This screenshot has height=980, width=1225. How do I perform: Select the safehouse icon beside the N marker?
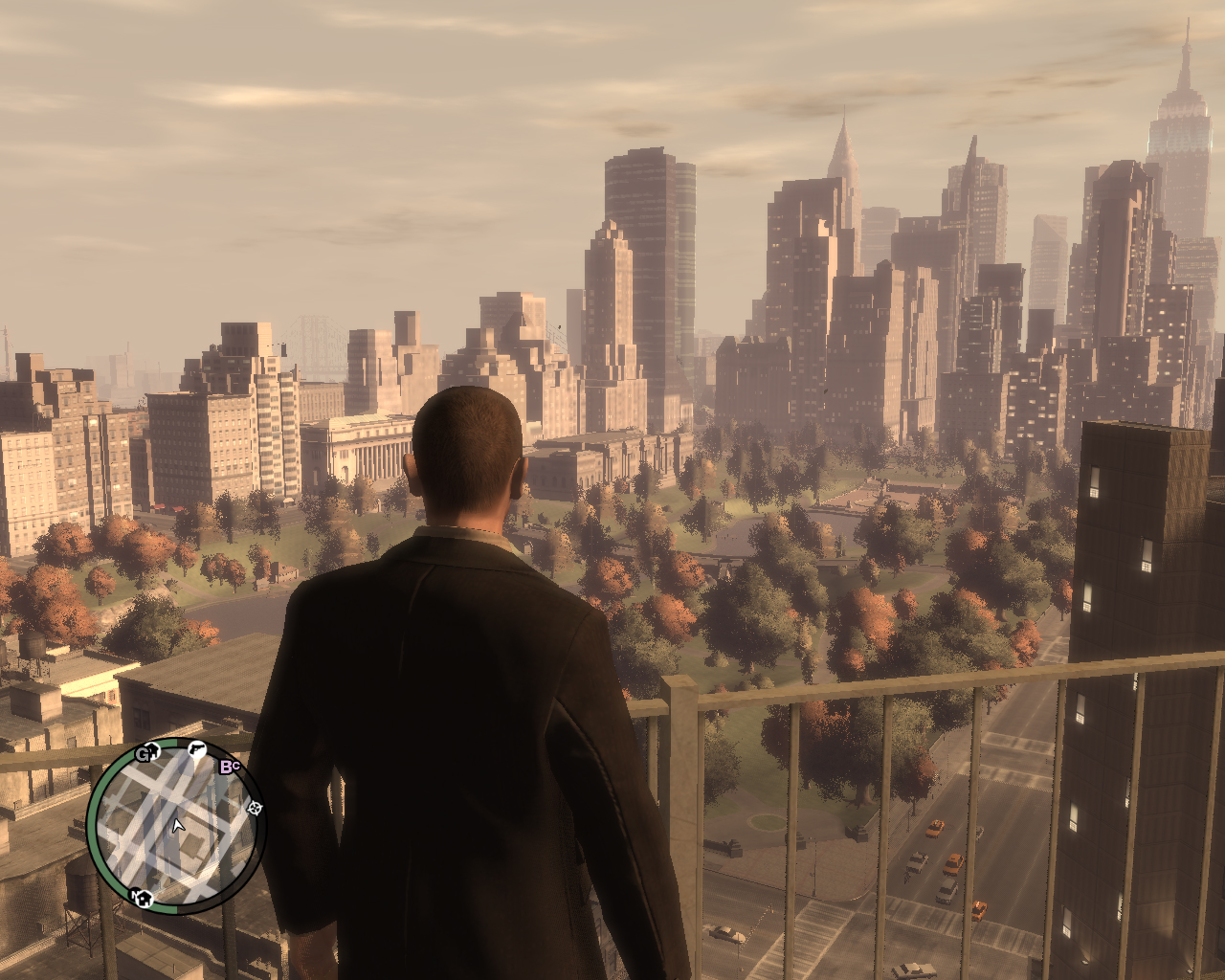pos(143,898)
